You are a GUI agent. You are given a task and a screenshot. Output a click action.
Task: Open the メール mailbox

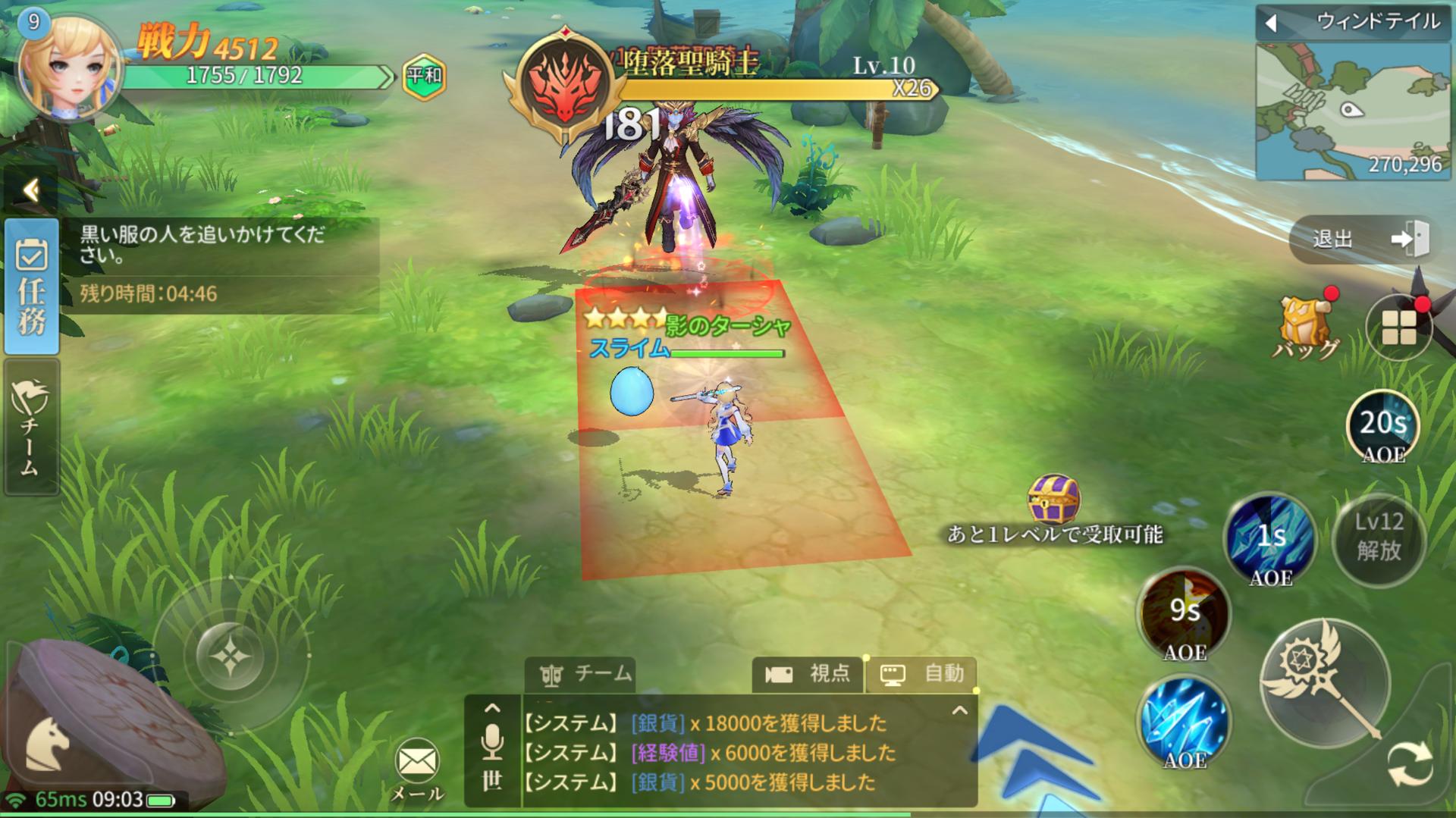(417, 767)
